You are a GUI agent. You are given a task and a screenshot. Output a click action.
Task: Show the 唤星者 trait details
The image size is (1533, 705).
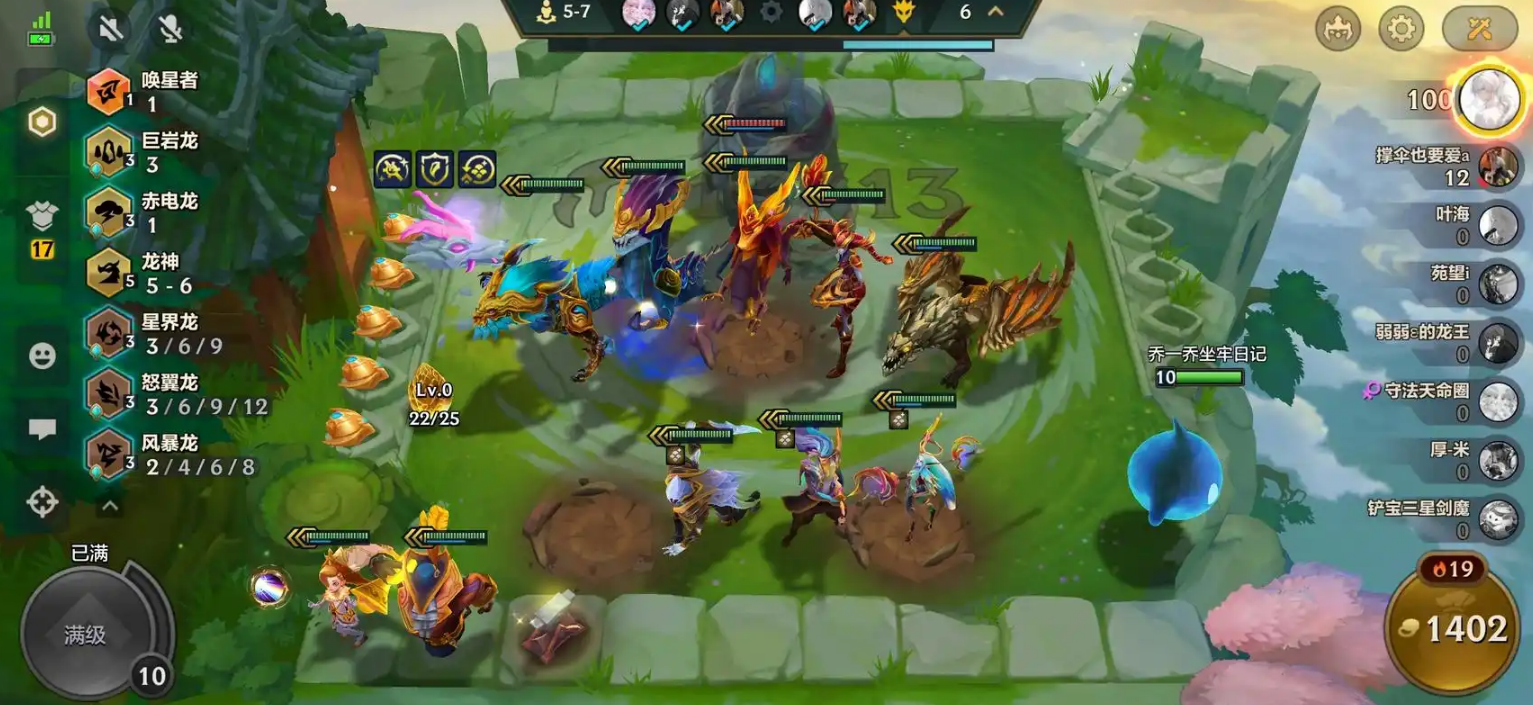coord(108,91)
